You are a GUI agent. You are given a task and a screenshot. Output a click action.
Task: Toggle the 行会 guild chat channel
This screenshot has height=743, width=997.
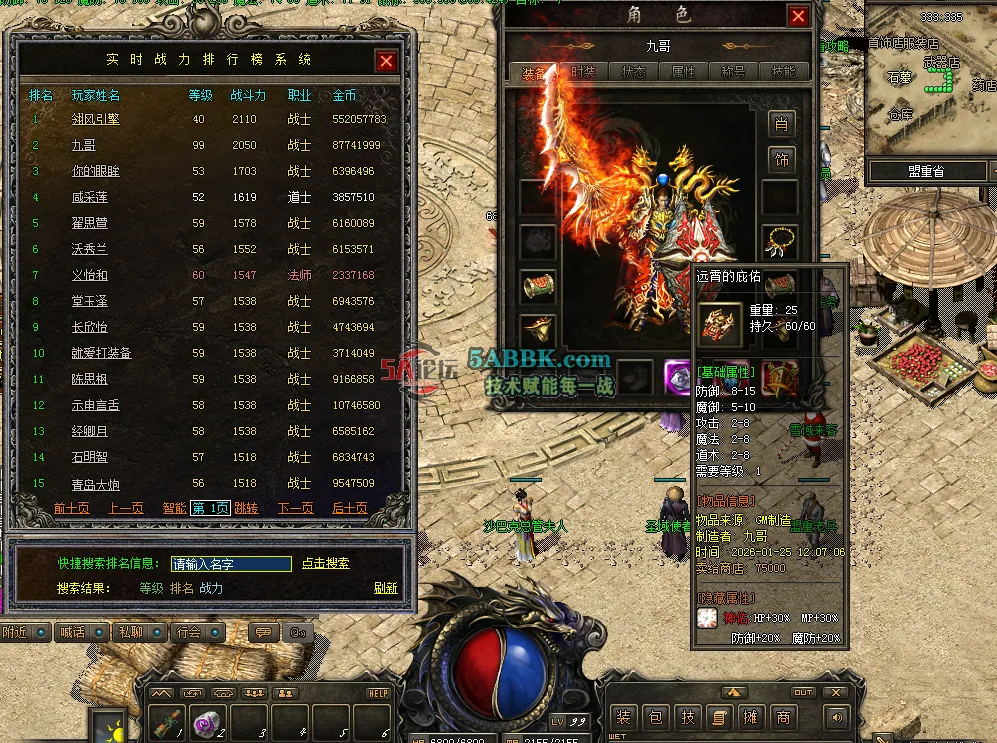(x=197, y=632)
